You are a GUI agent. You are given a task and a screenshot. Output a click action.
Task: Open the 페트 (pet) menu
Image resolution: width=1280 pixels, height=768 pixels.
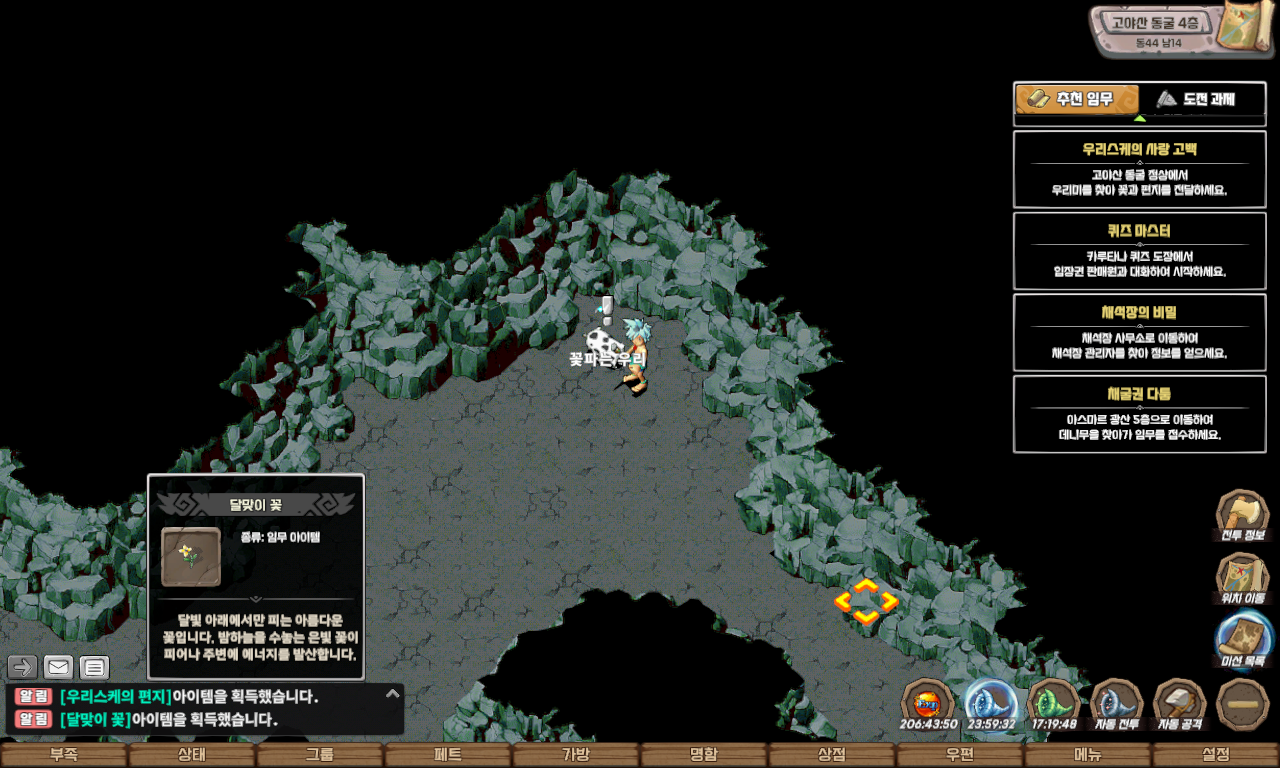click(x=448, y=755)
